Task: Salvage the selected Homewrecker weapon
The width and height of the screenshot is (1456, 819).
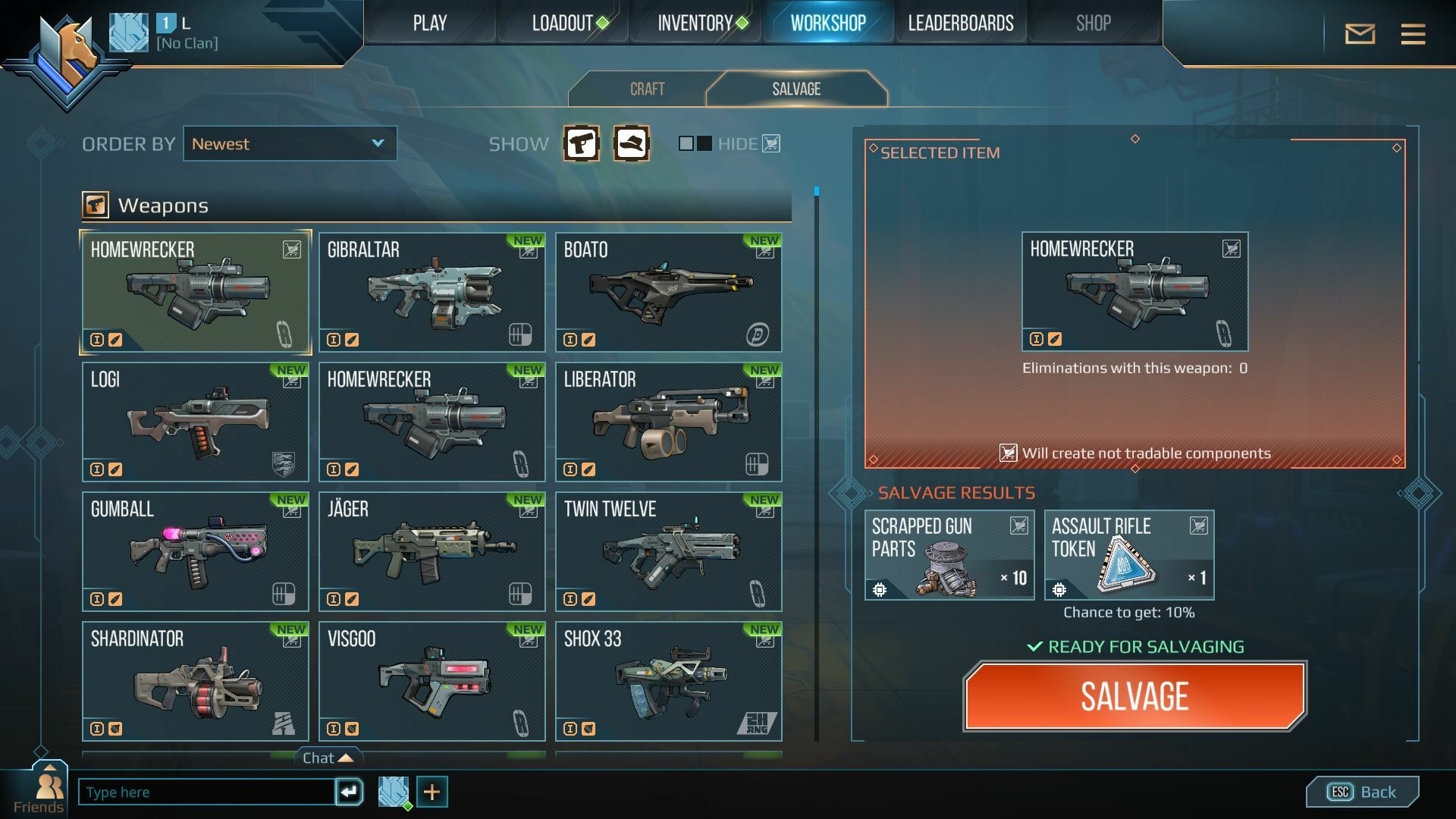Action: pyautogui.click(x=1134, y=696)
